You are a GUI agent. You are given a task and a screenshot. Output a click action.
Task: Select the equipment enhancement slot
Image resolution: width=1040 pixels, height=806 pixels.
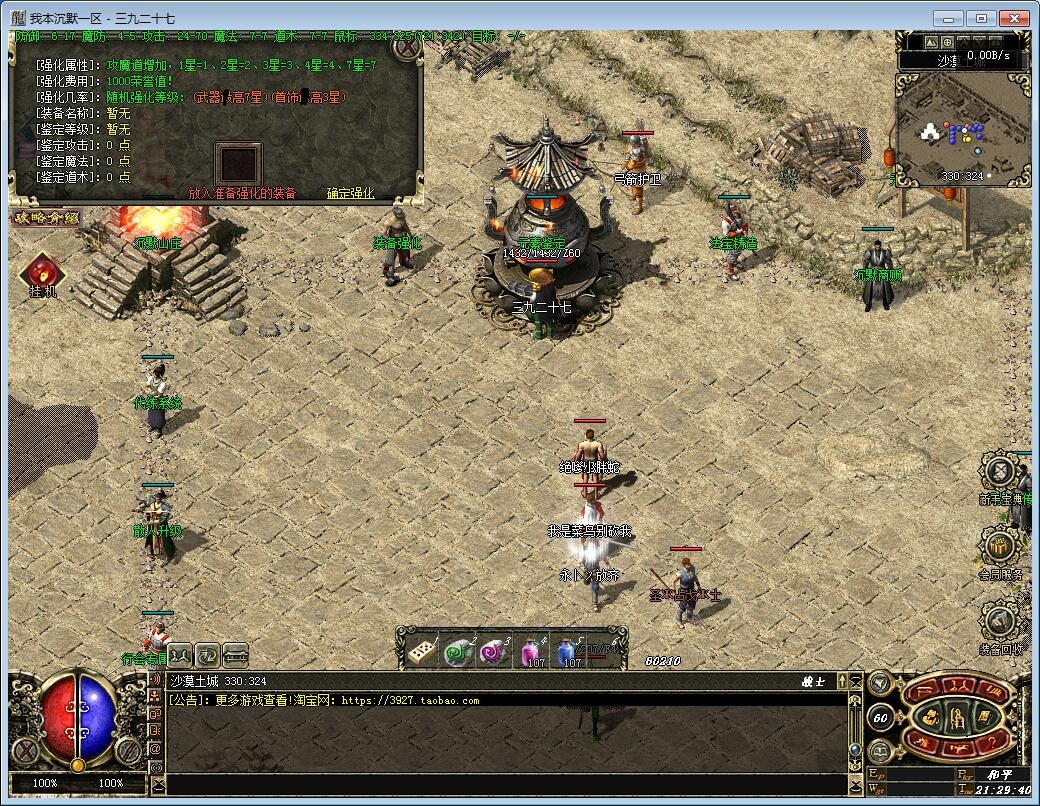[238, 164]
